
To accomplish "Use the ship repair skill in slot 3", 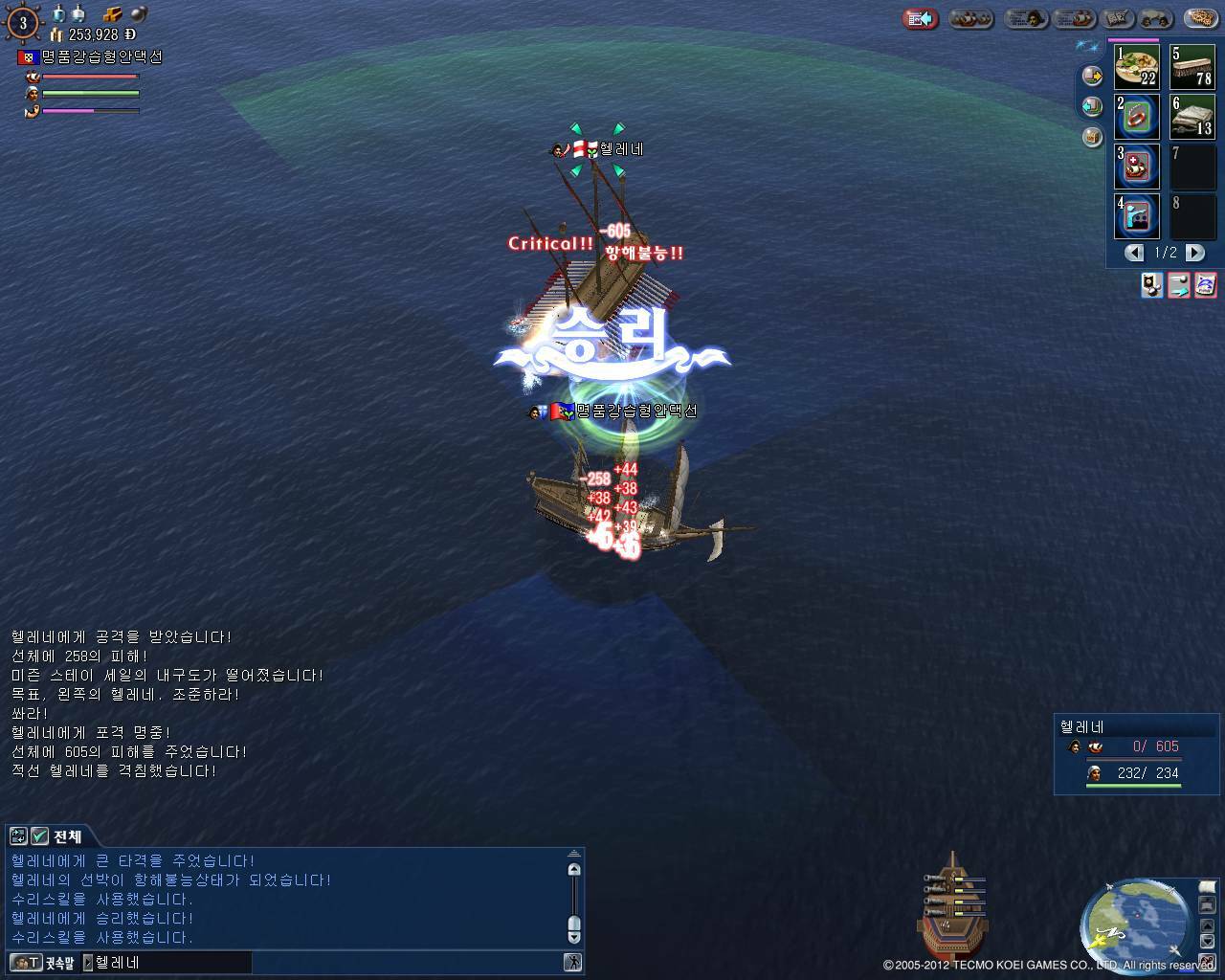I will [1136, 167].
